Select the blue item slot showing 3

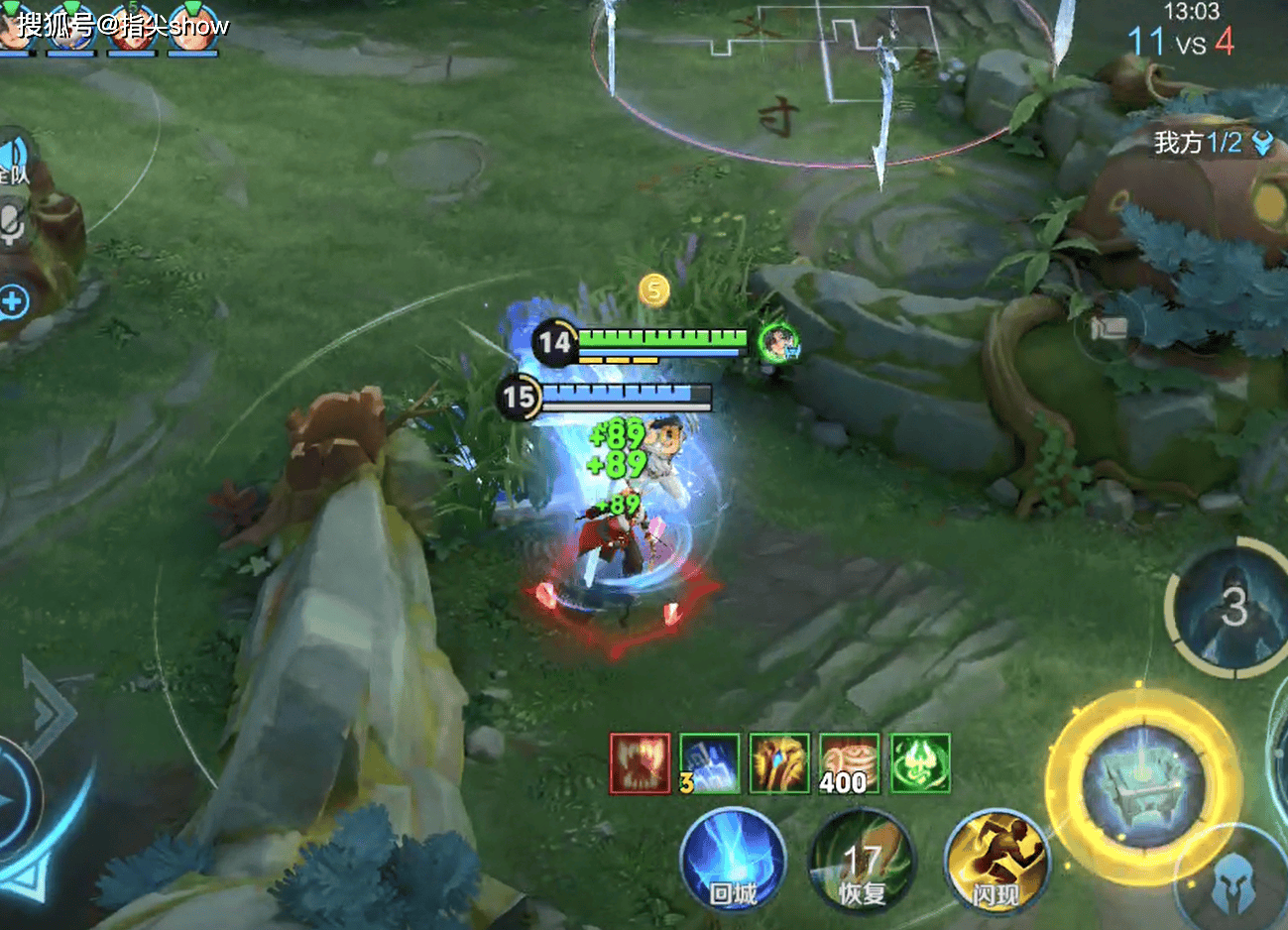coord(709,763)
